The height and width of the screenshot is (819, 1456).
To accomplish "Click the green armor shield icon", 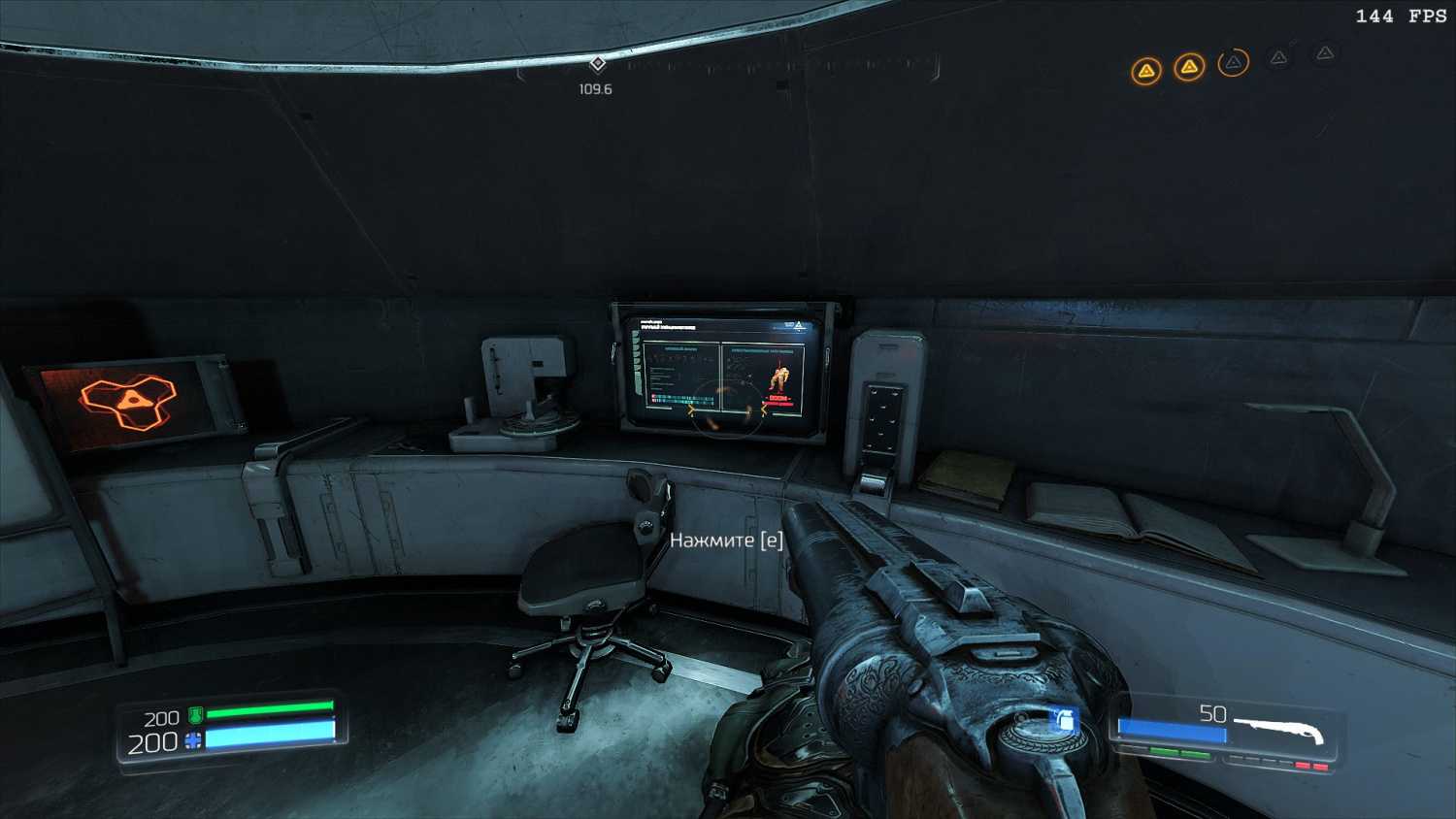I will tap(195, 716).
